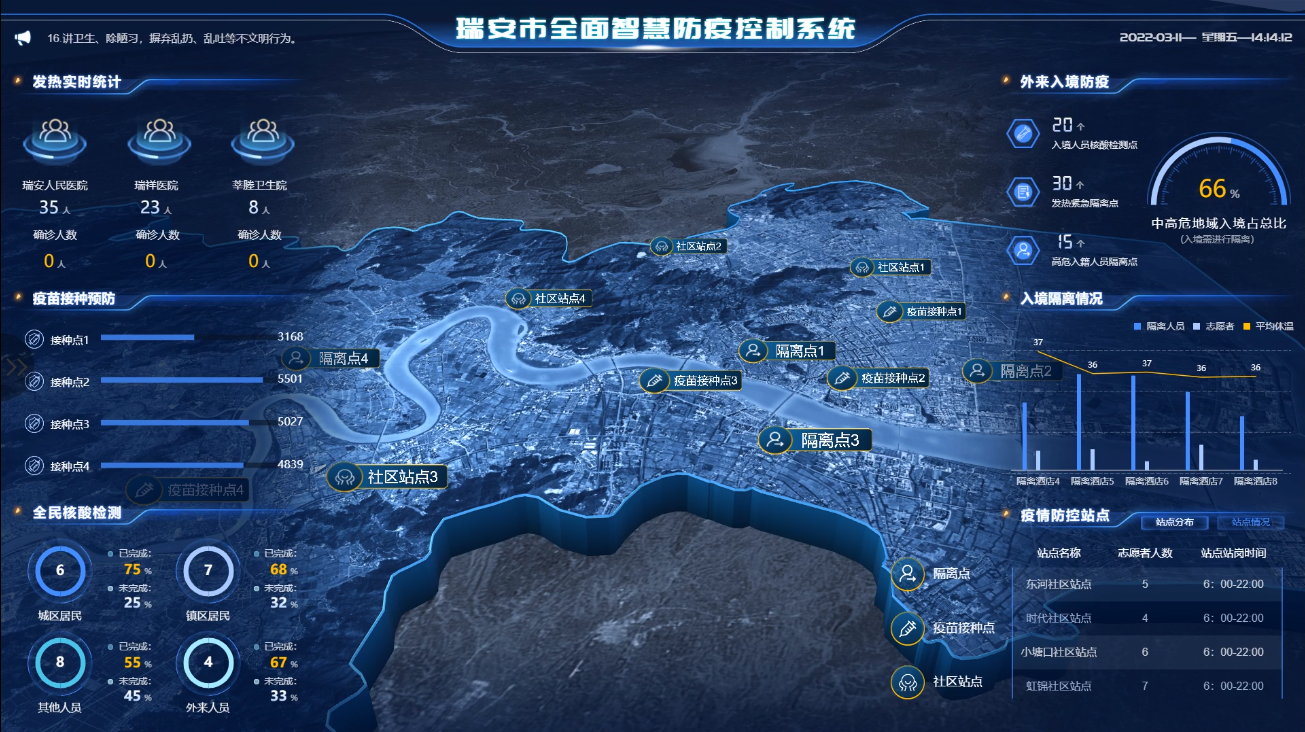Click the 城区居民 nucleic acid ring icon
Viewport: 1305px width, 732px height.
tap(58, 569)
